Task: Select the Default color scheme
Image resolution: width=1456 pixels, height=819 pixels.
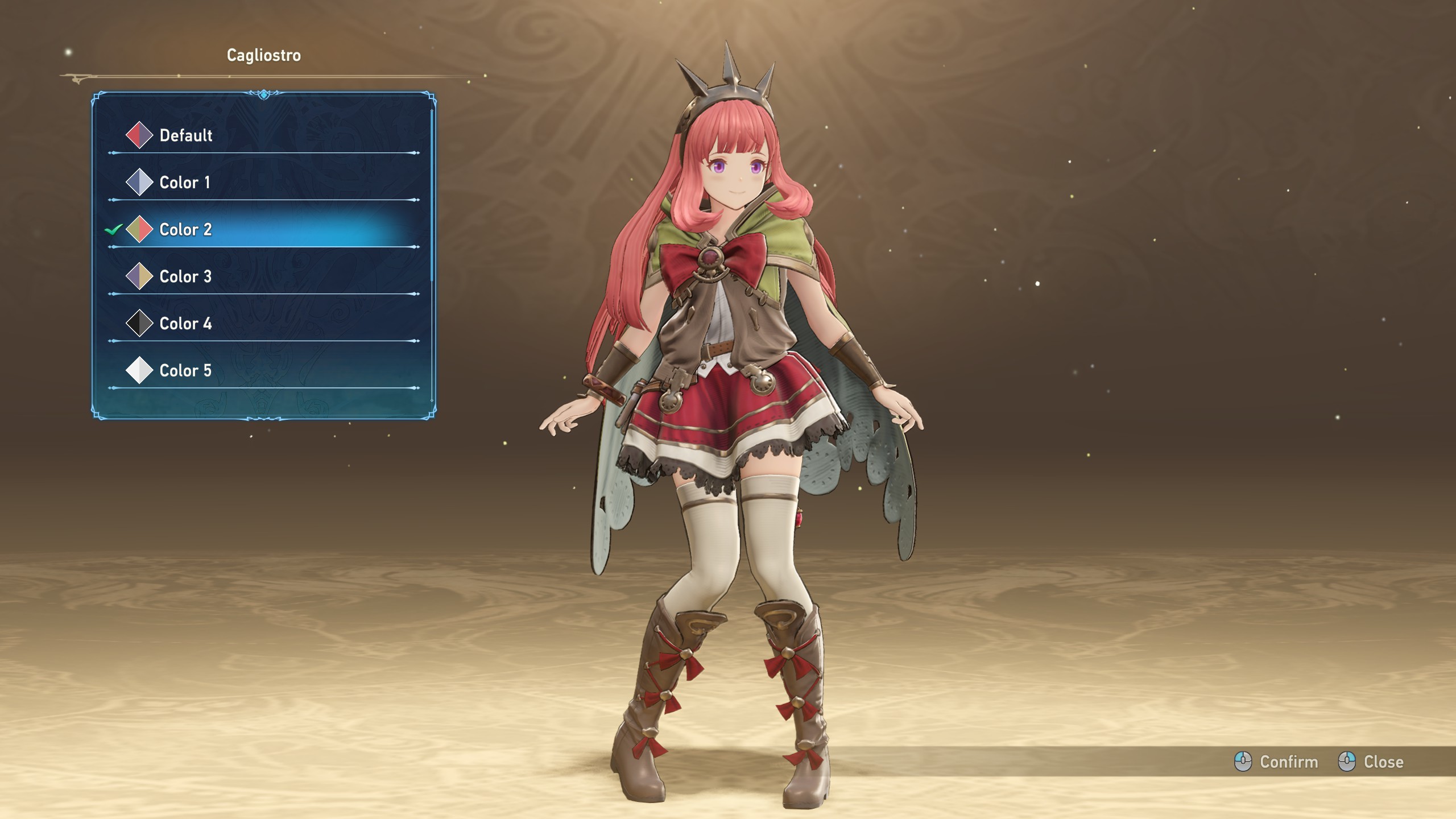Action: (185, 135)
